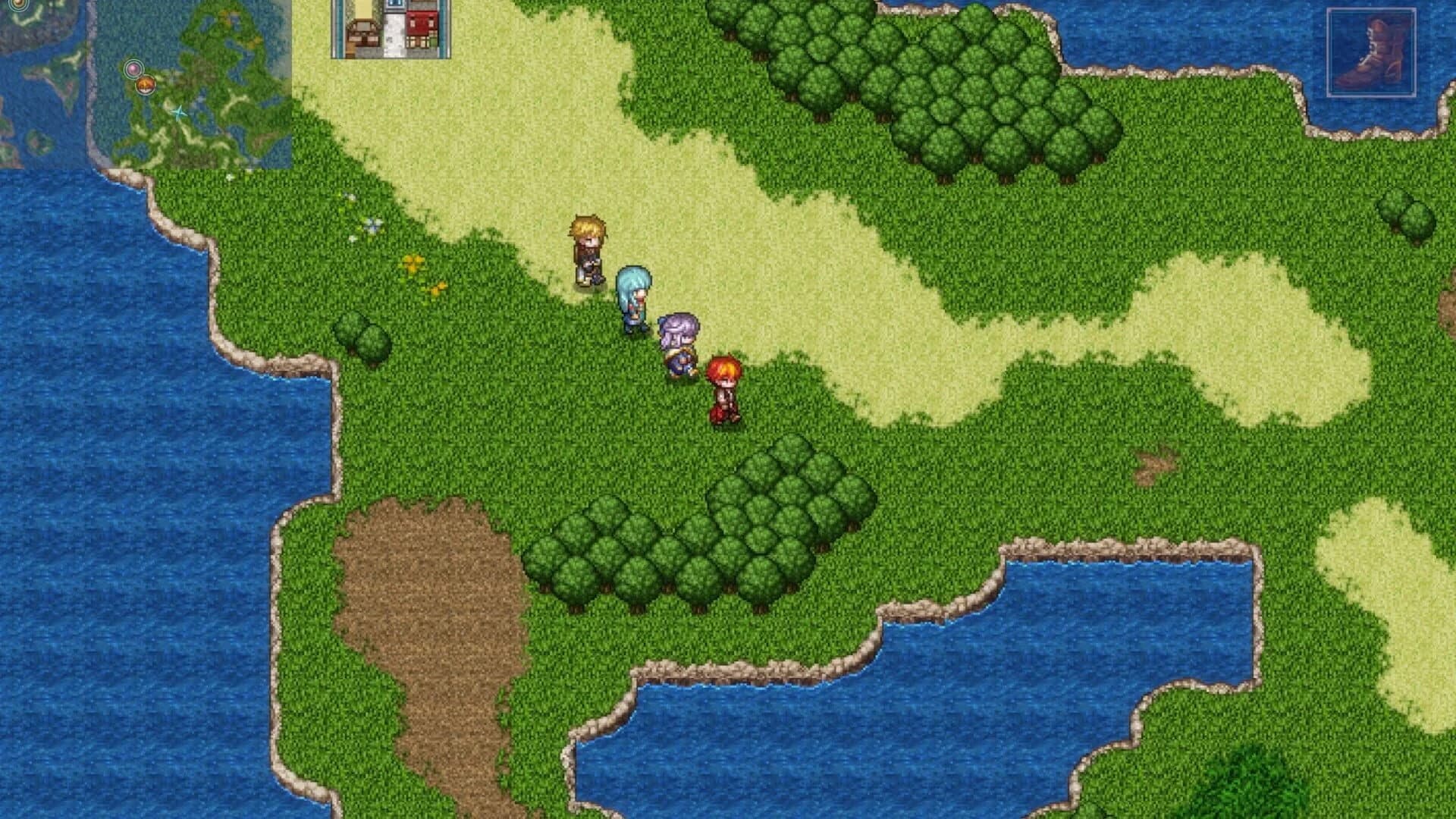Select the cyan player arrow on minimap

click(x=180, y=113)
